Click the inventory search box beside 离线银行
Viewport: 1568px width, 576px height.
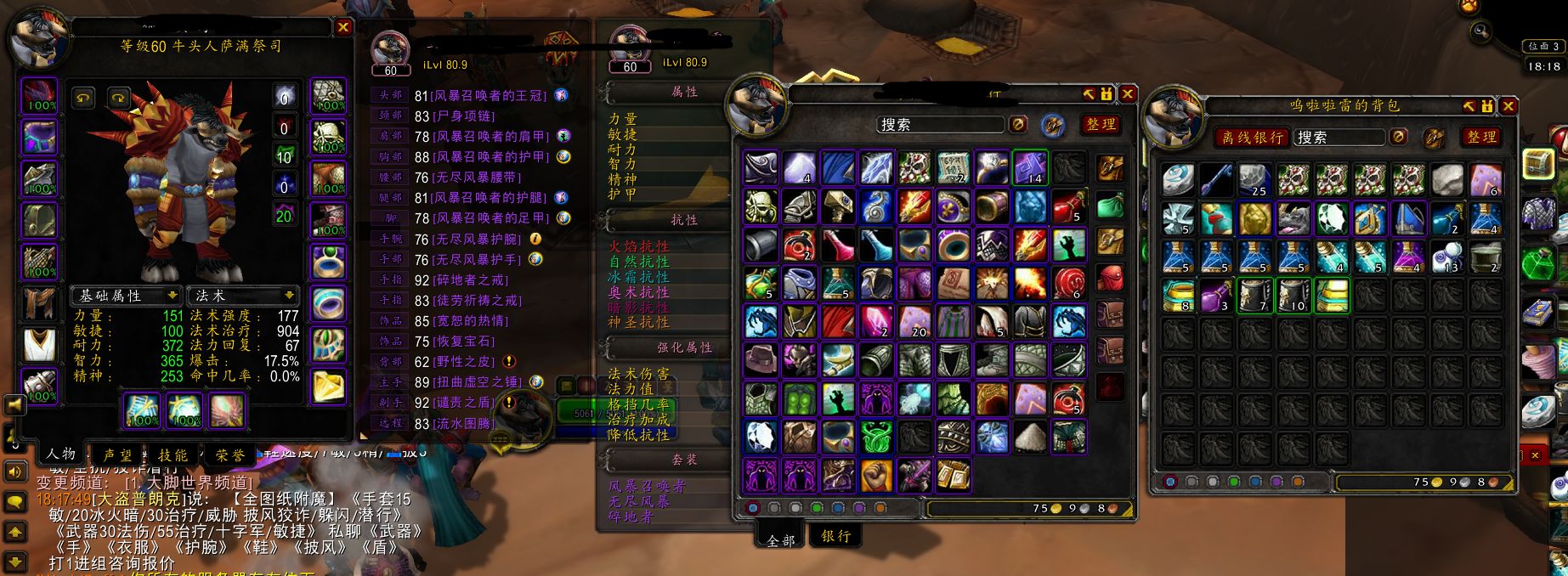[1339, 137]
